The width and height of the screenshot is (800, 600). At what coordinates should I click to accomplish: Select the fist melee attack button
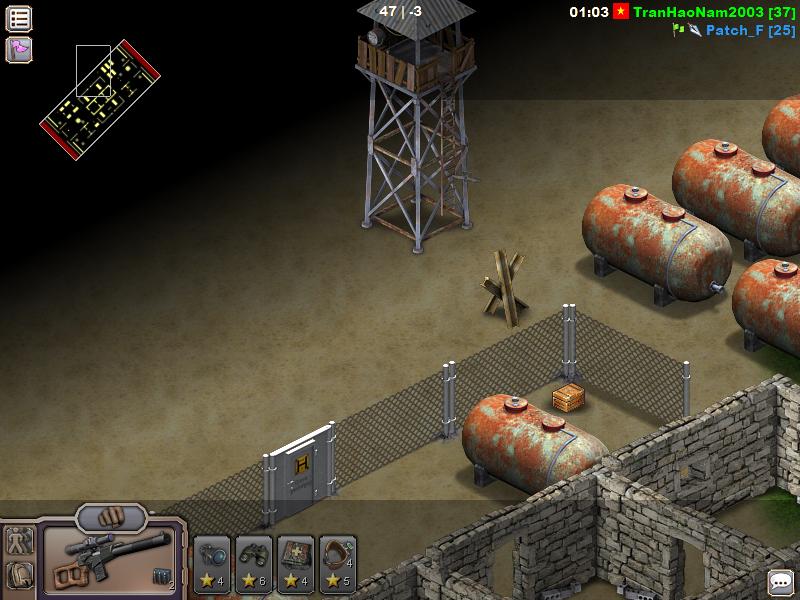pos(110,519)
